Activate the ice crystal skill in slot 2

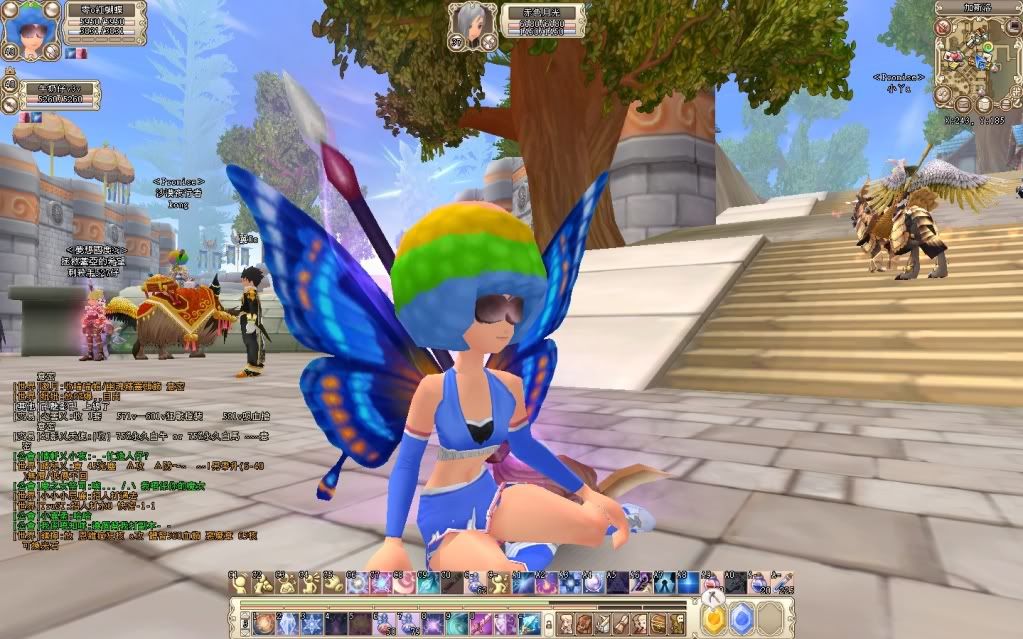point(287,623)
